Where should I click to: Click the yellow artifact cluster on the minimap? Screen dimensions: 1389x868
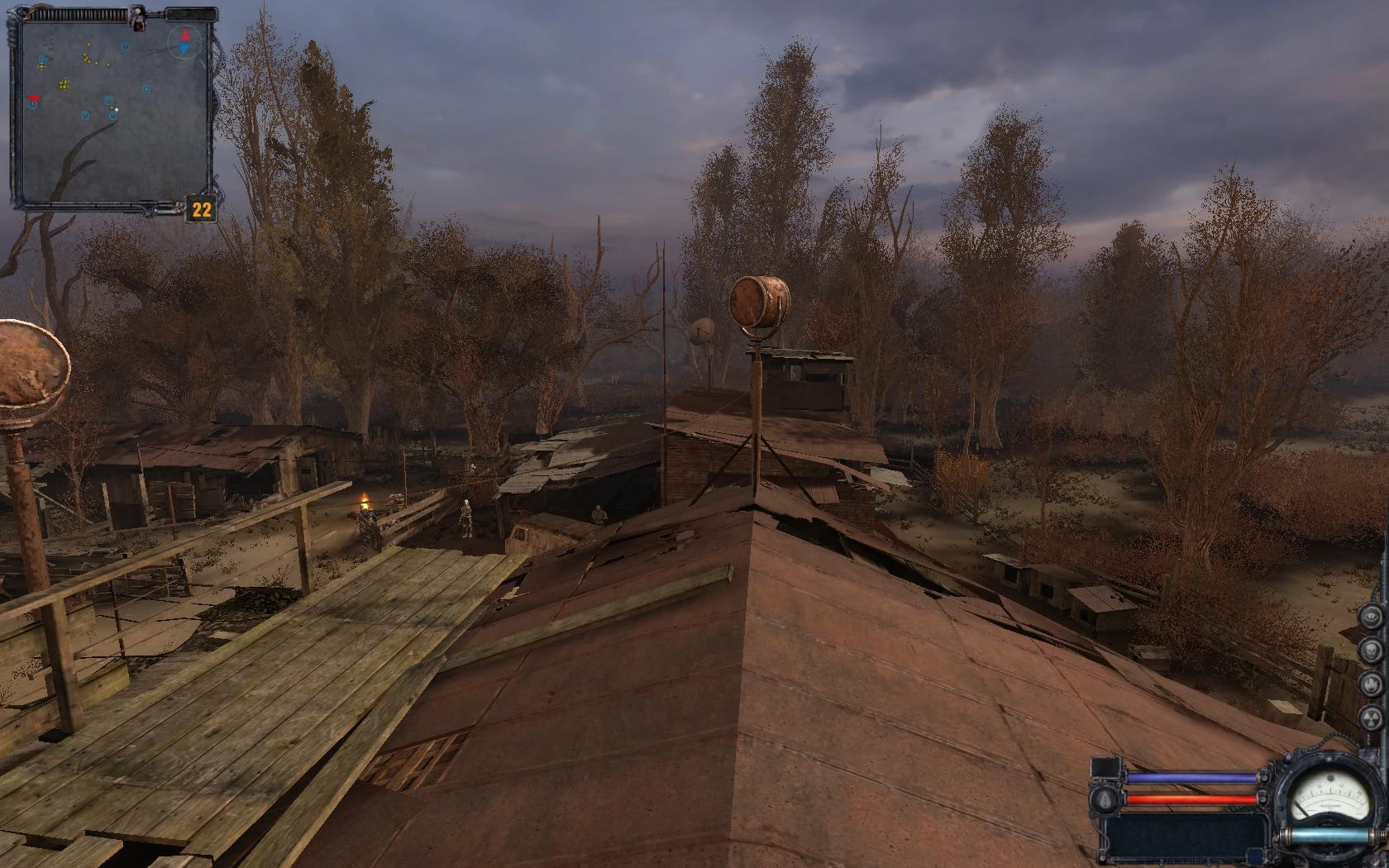click(64, 83)
